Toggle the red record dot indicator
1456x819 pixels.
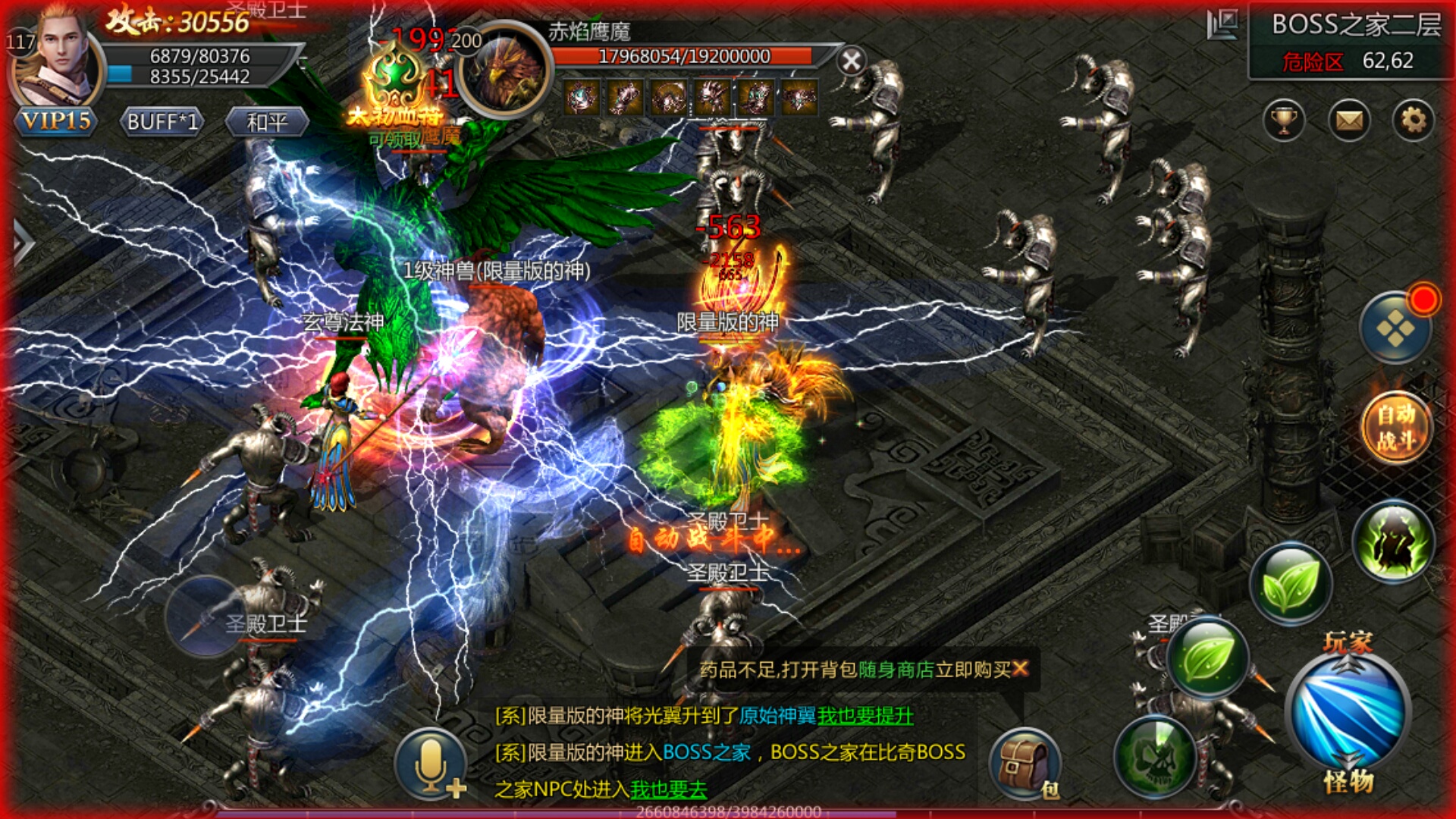[1424, 298]
